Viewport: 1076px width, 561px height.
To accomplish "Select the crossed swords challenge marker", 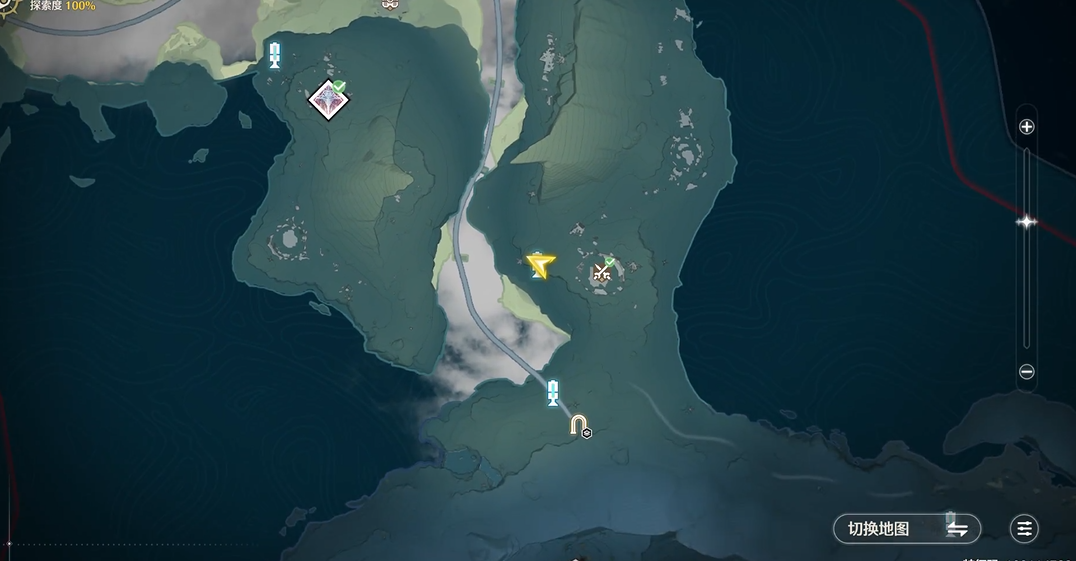I will (x=602, y=270).
